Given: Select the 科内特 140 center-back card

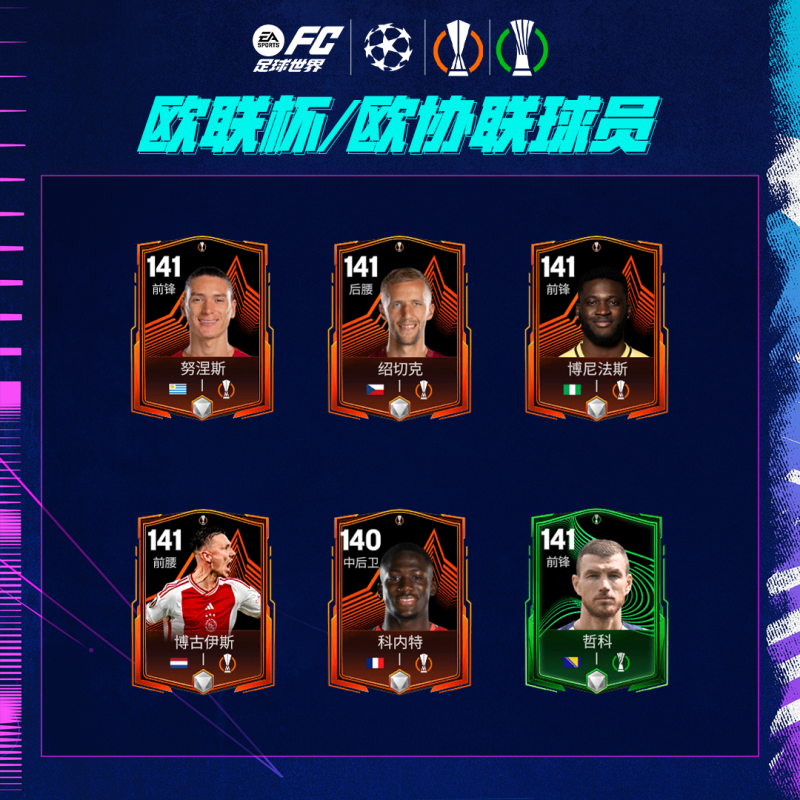Looking at the screenshot, I should click(399, 601).
